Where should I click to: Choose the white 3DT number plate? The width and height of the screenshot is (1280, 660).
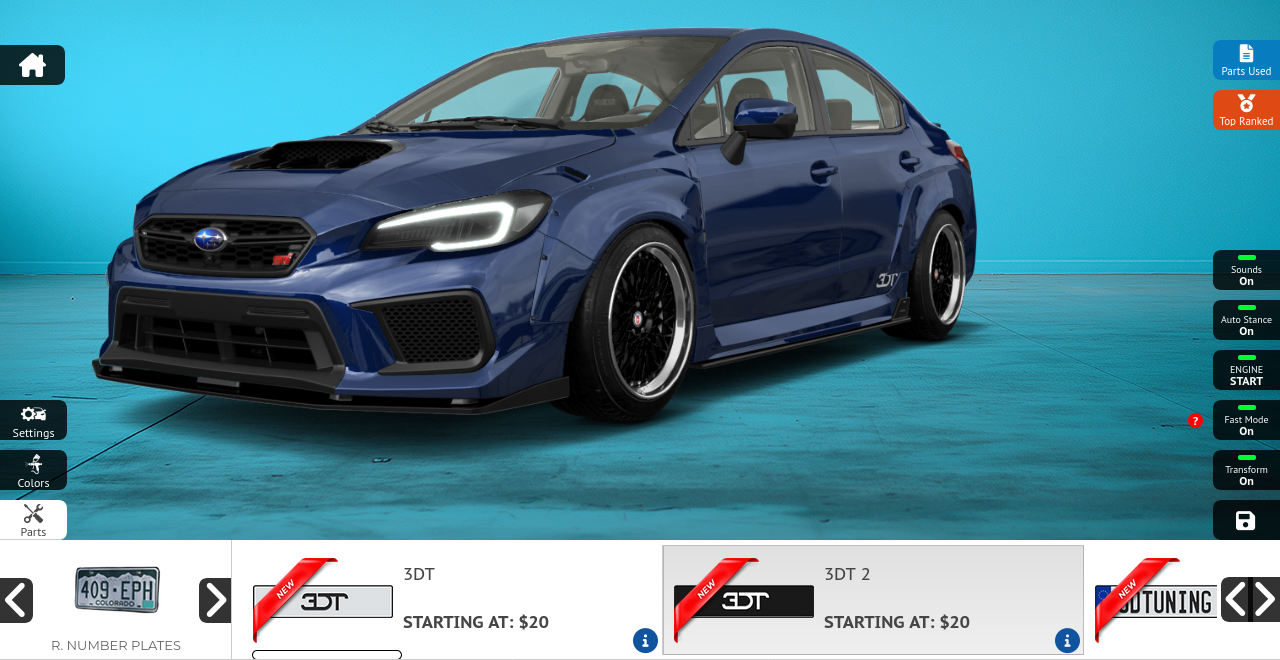(x=323, y=601)
